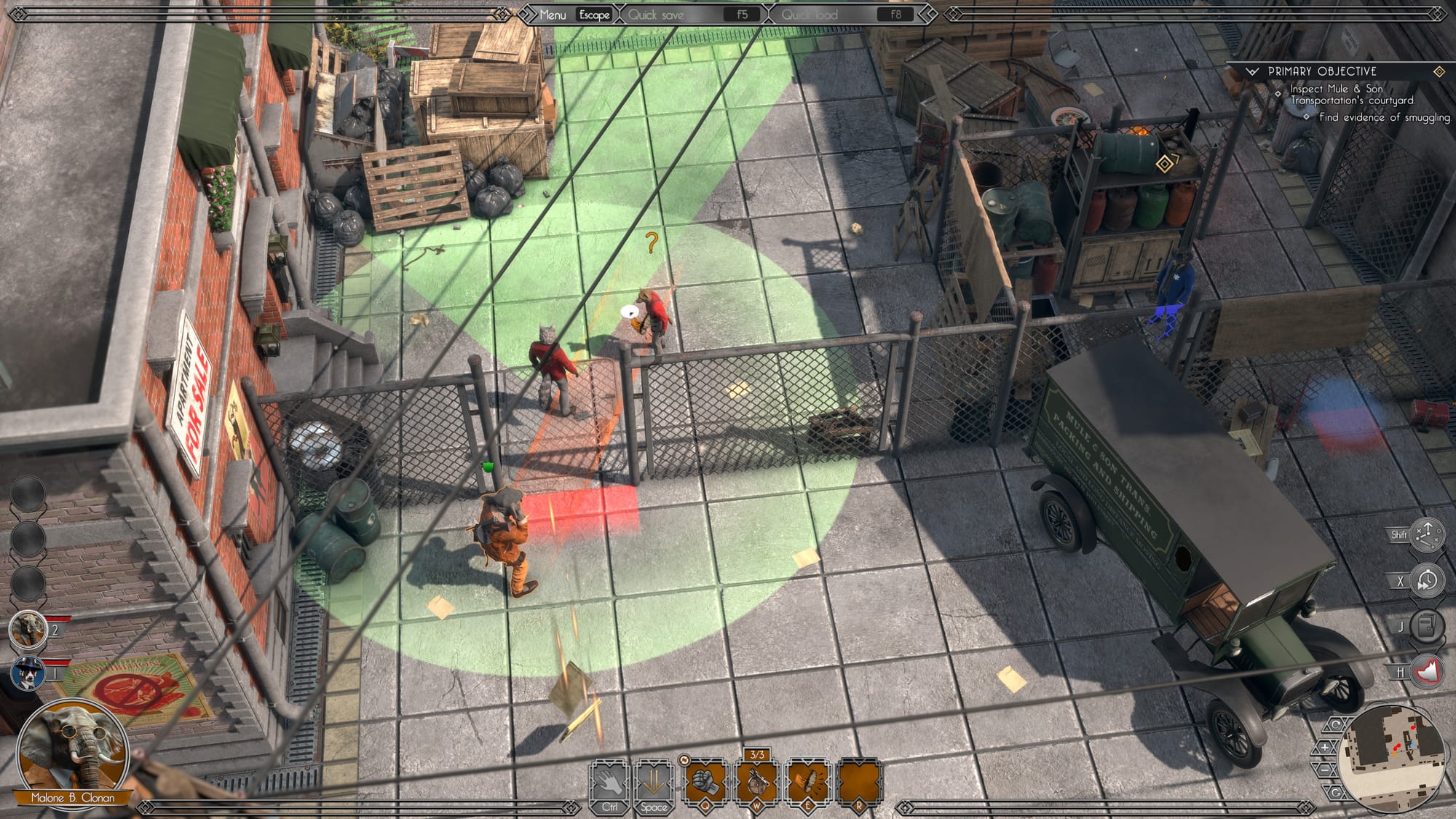Image resolution: width=1456 pixels, height=819 pixels.
Task: Activate the fist punch ability
Action: click(x=705, y=783)
